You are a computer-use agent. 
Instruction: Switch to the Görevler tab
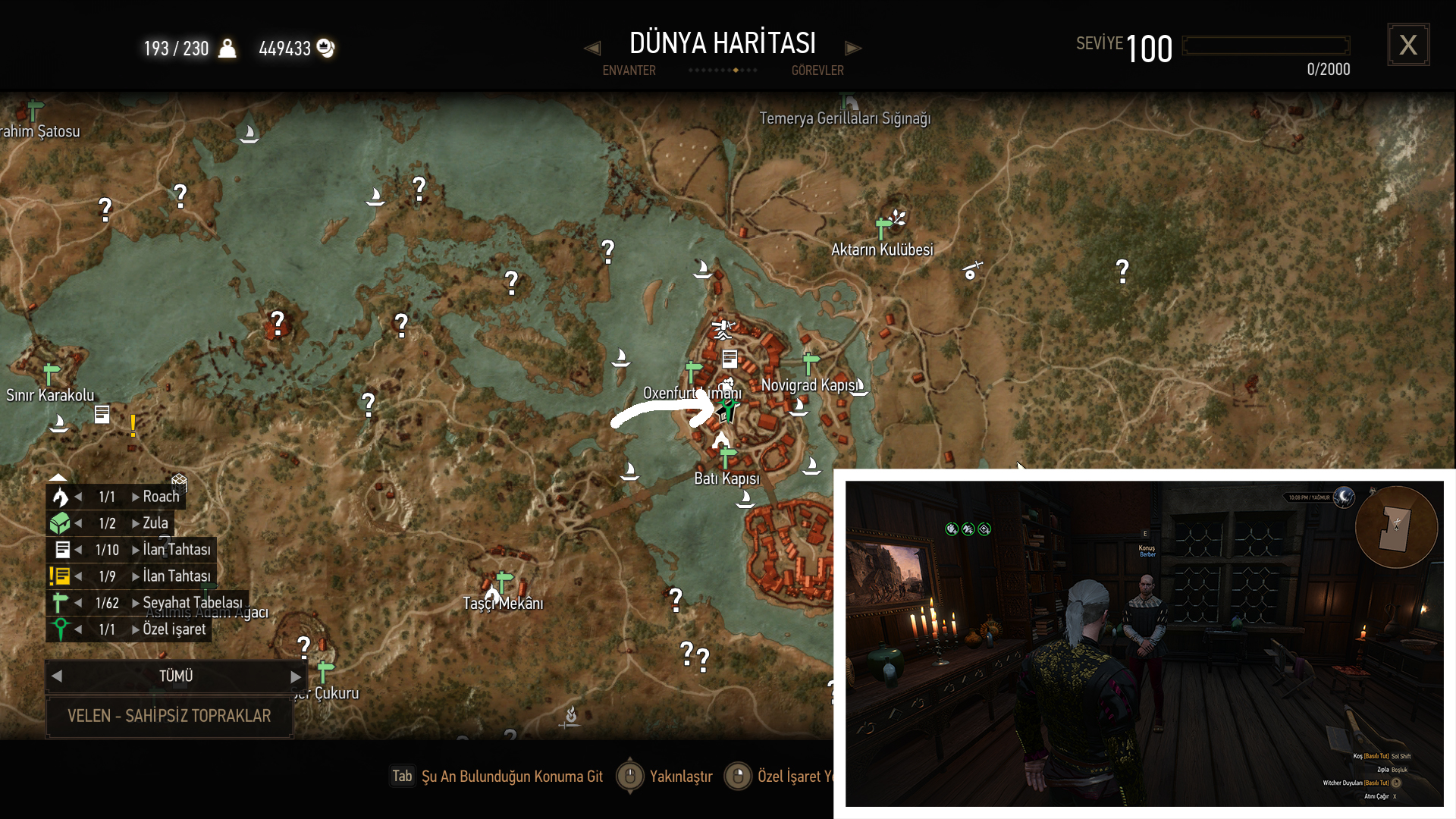point(817,71)
